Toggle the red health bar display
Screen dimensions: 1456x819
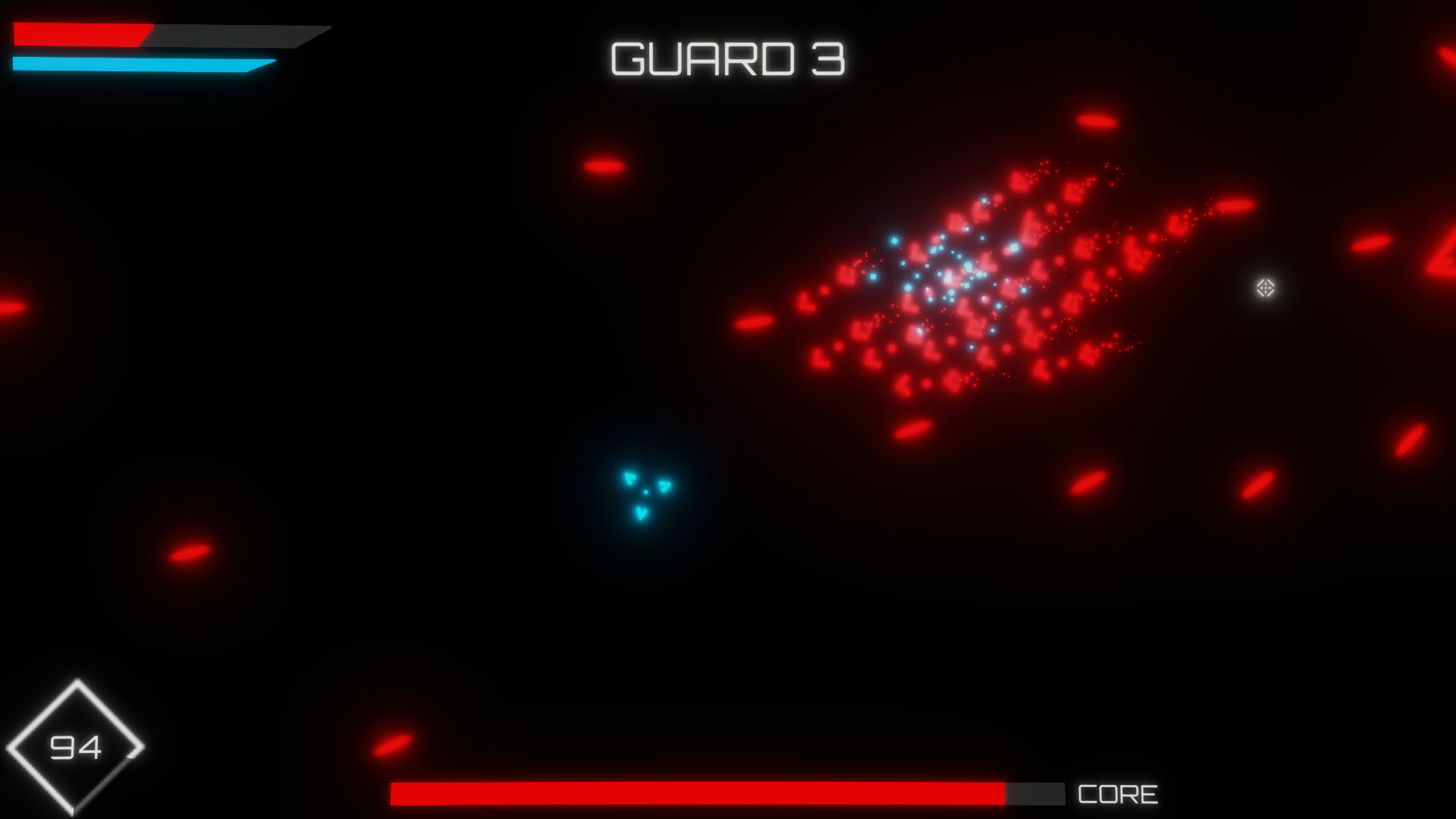coord(83,34)
